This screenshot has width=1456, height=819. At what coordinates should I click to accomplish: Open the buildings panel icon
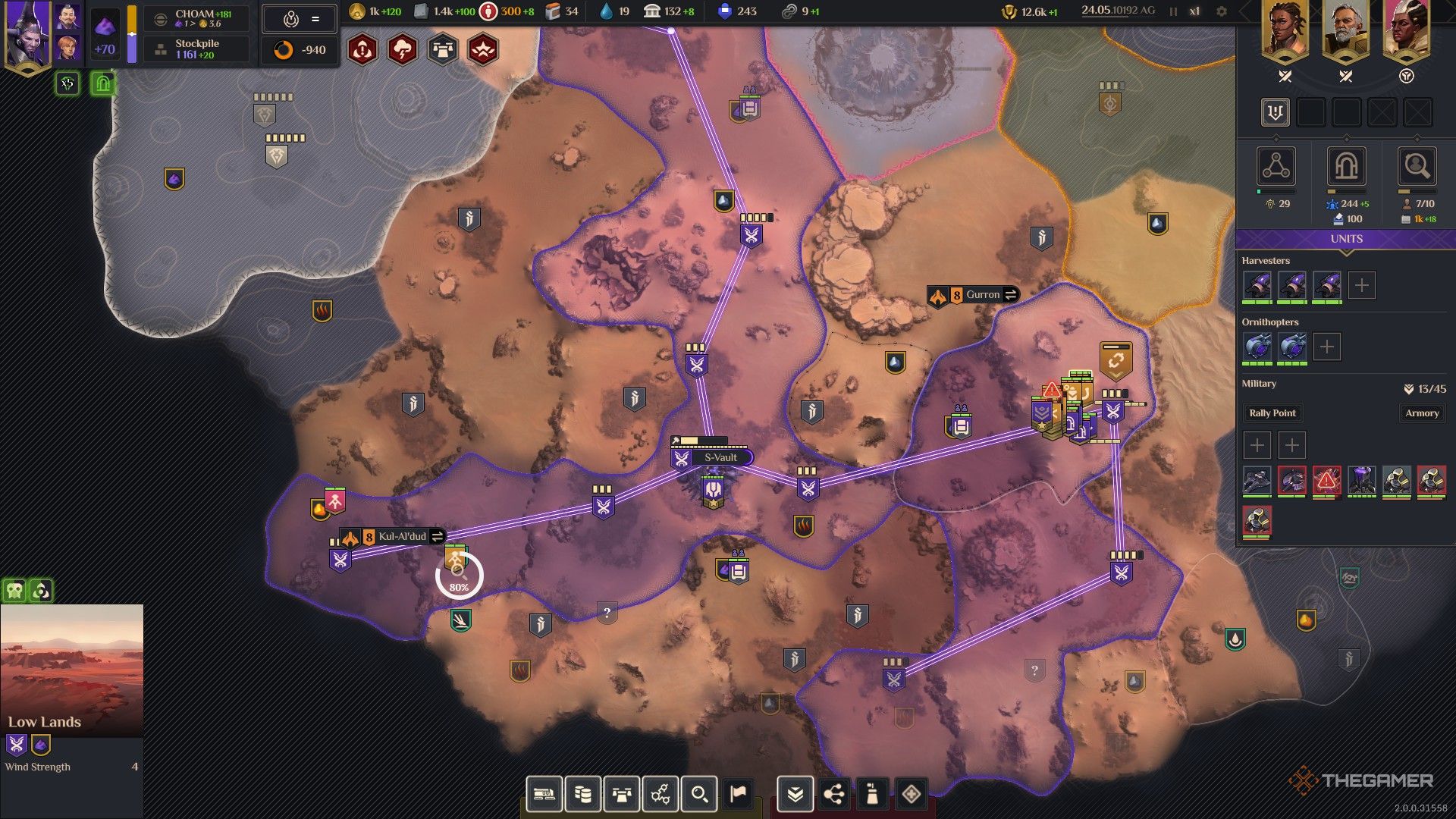622,794
